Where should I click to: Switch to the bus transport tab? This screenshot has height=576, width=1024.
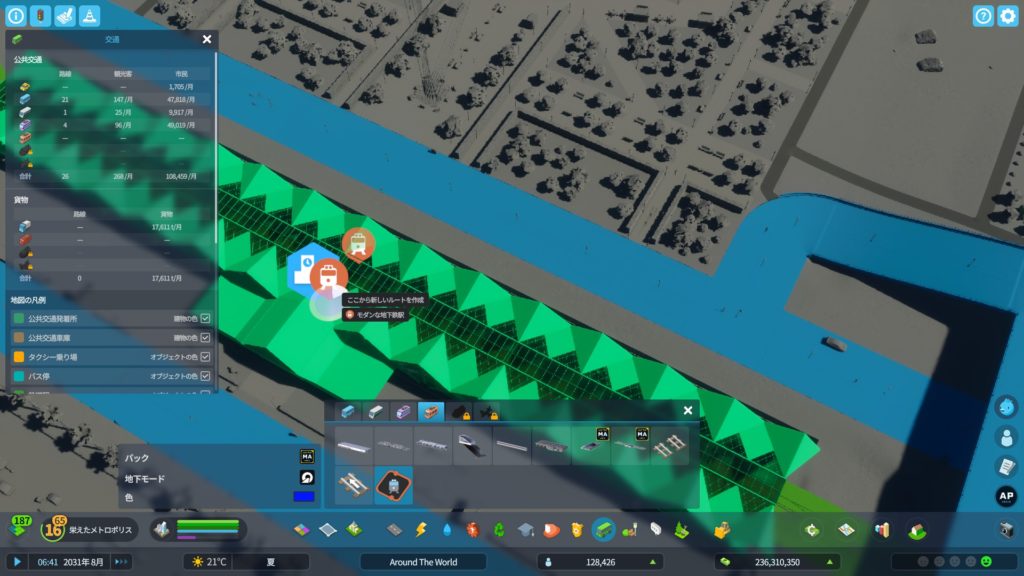click(348, 411)
